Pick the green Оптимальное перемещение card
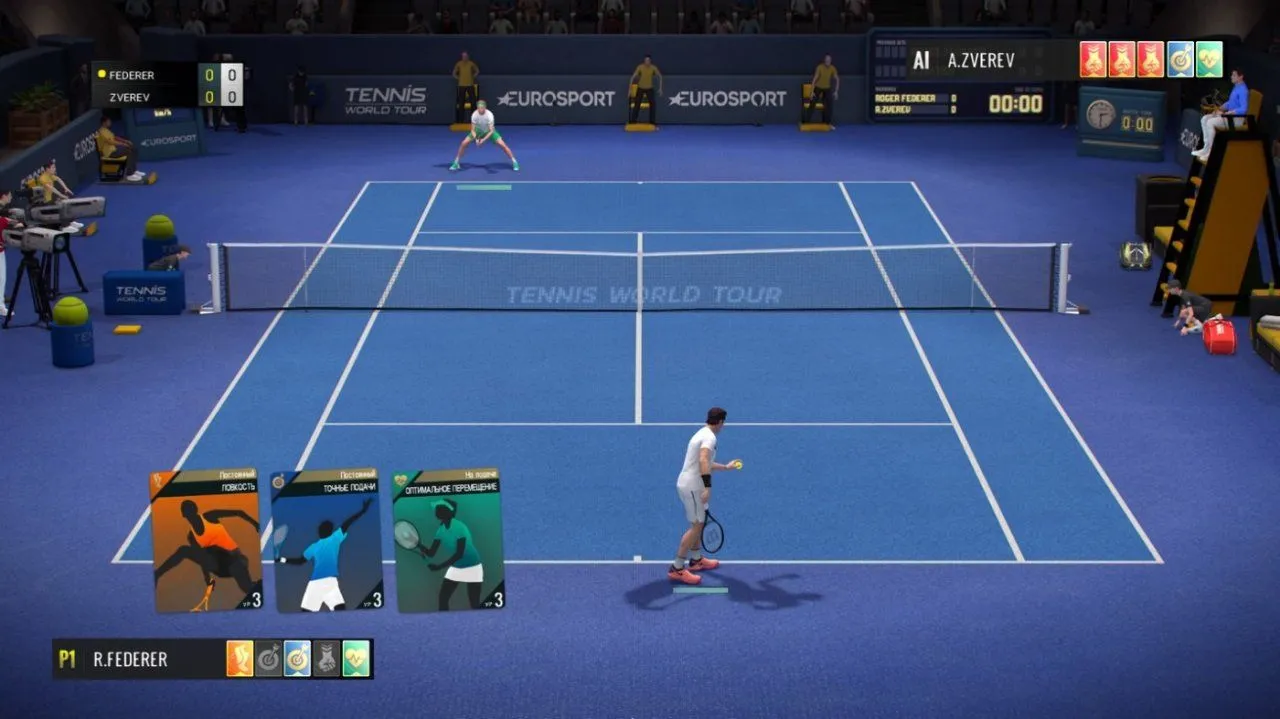 pyautogui.click(x=448, y=541)
